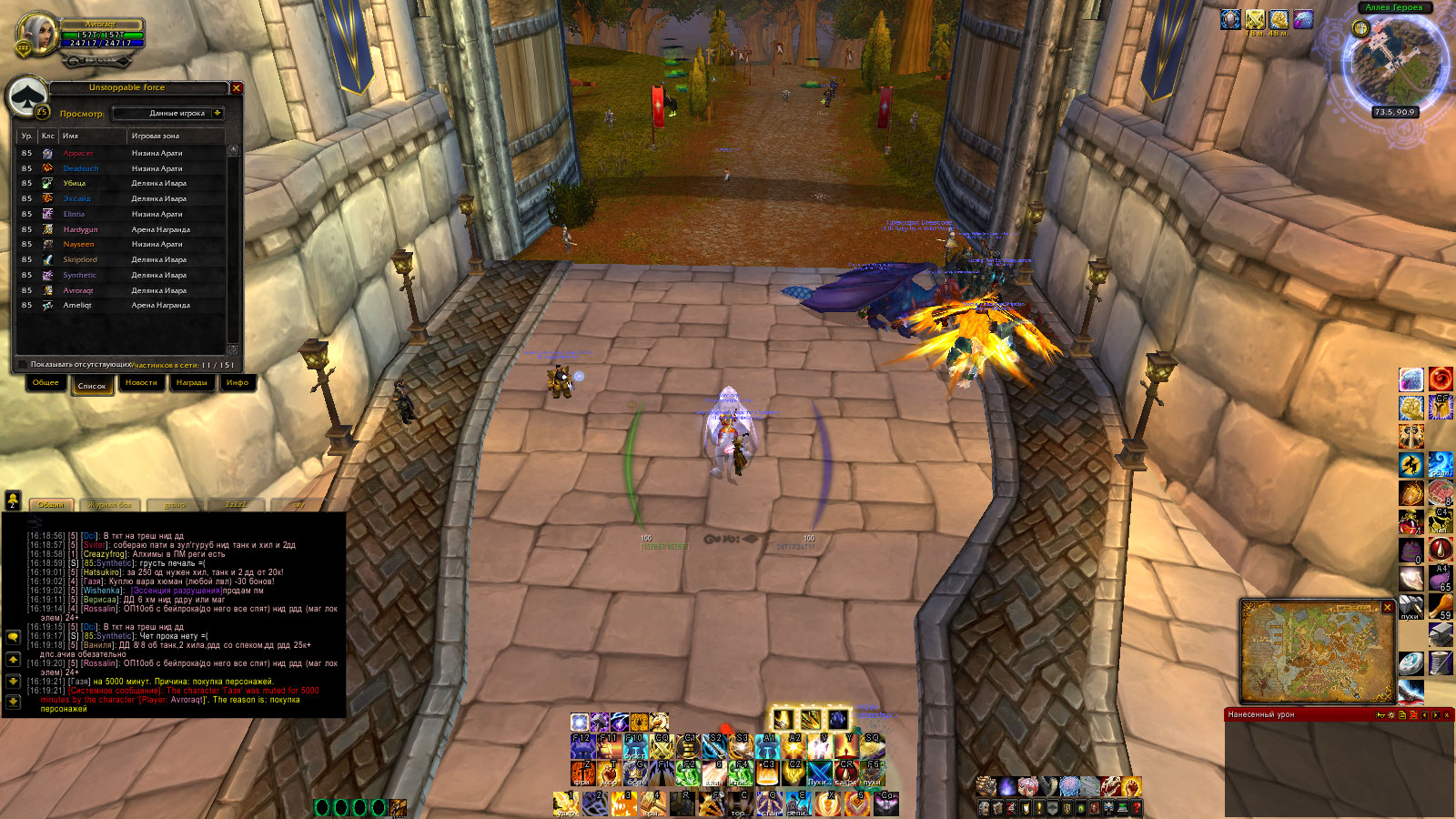Open the group chat tab
This screenshot has height=819, width=1456.
(x=174, y=505)
